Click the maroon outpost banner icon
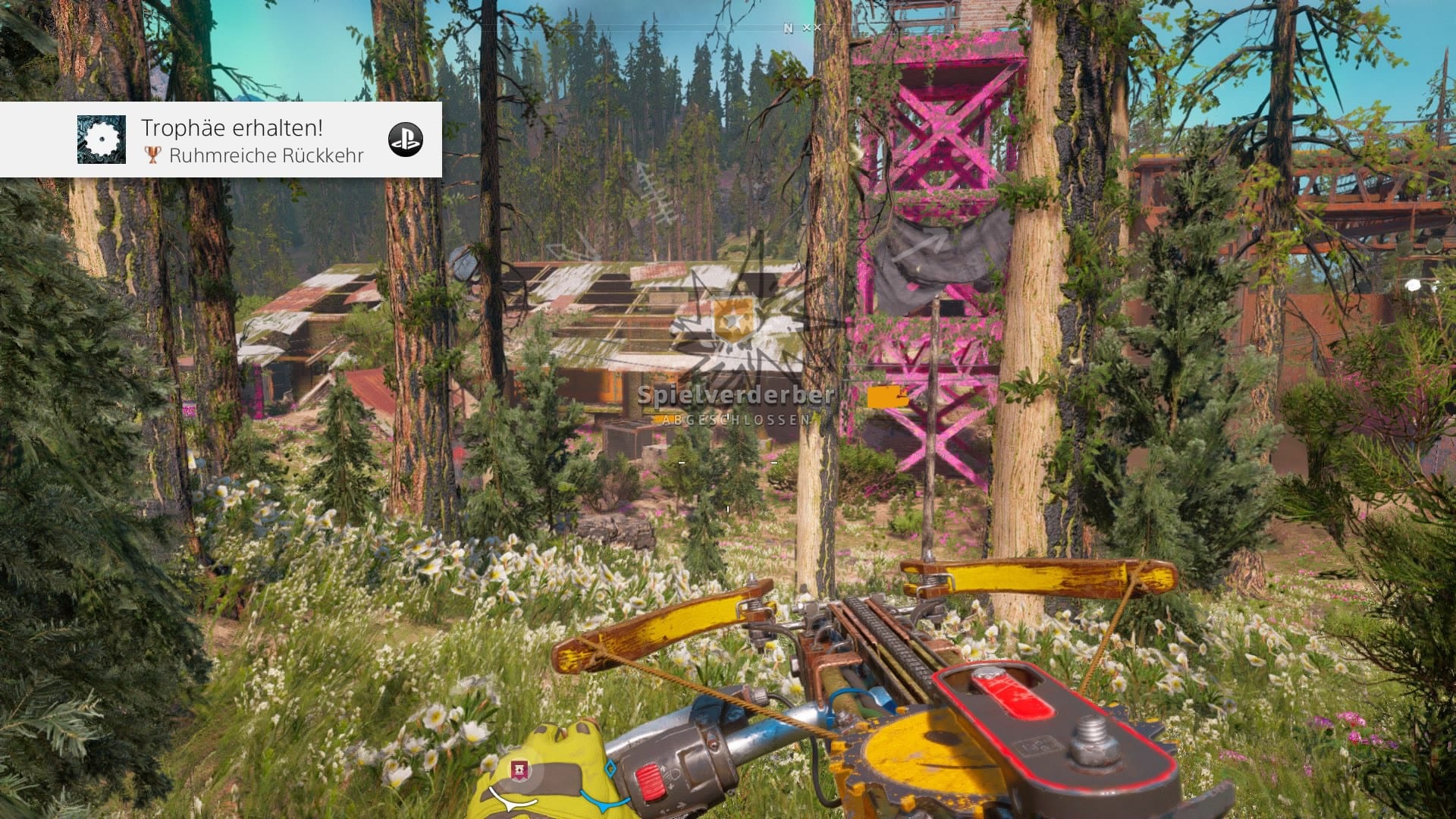 (x=520, y=770)
